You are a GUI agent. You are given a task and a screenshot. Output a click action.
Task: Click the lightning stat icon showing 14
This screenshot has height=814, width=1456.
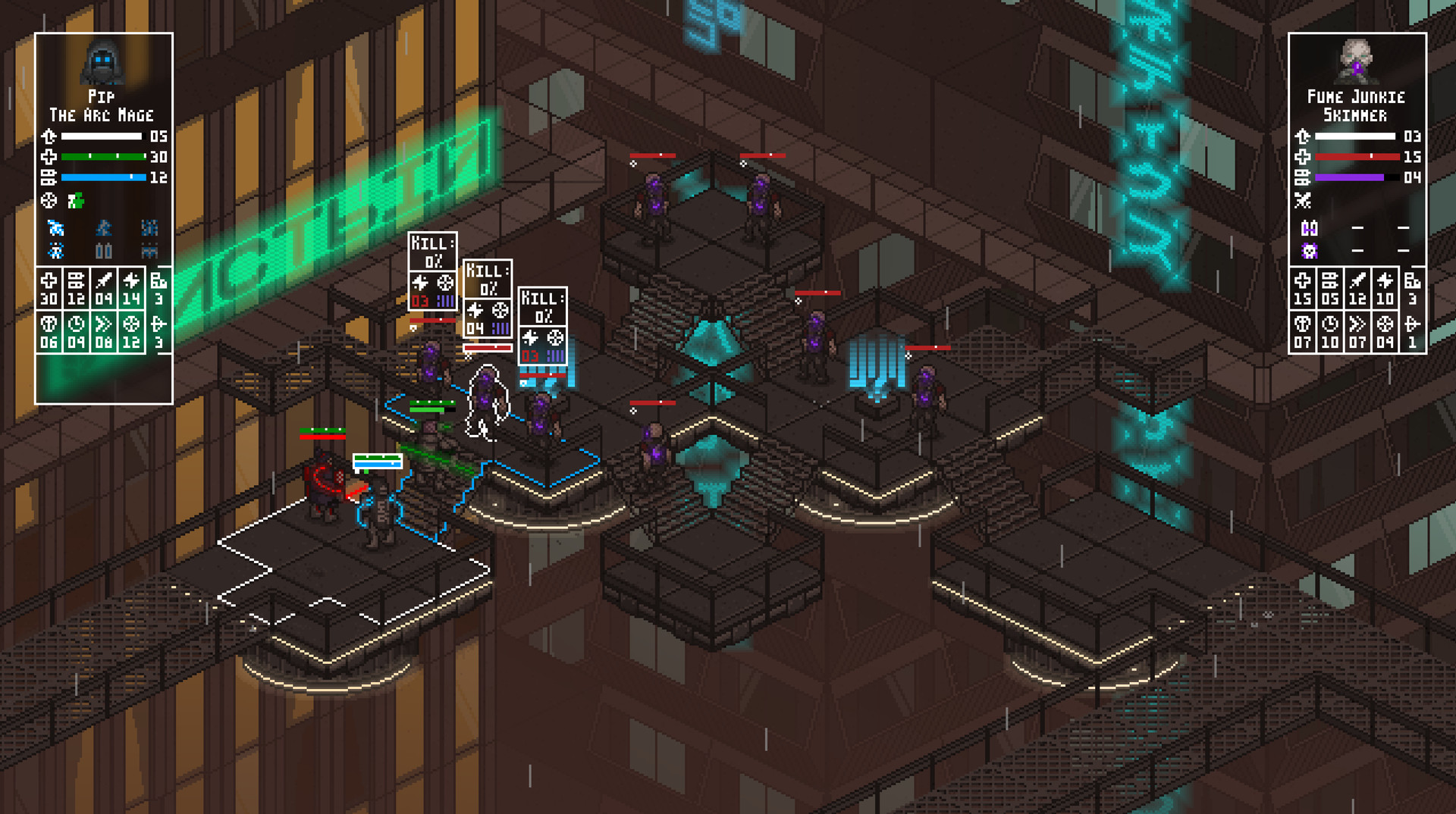coord(130,288)
